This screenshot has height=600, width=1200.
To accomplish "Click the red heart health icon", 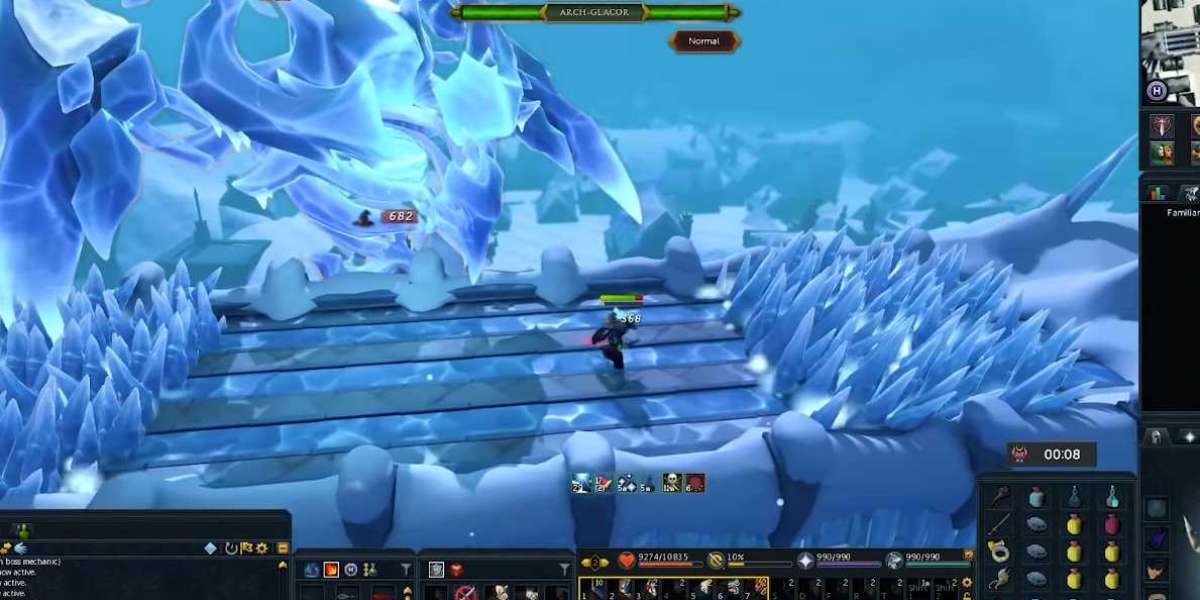I will 626,561.
